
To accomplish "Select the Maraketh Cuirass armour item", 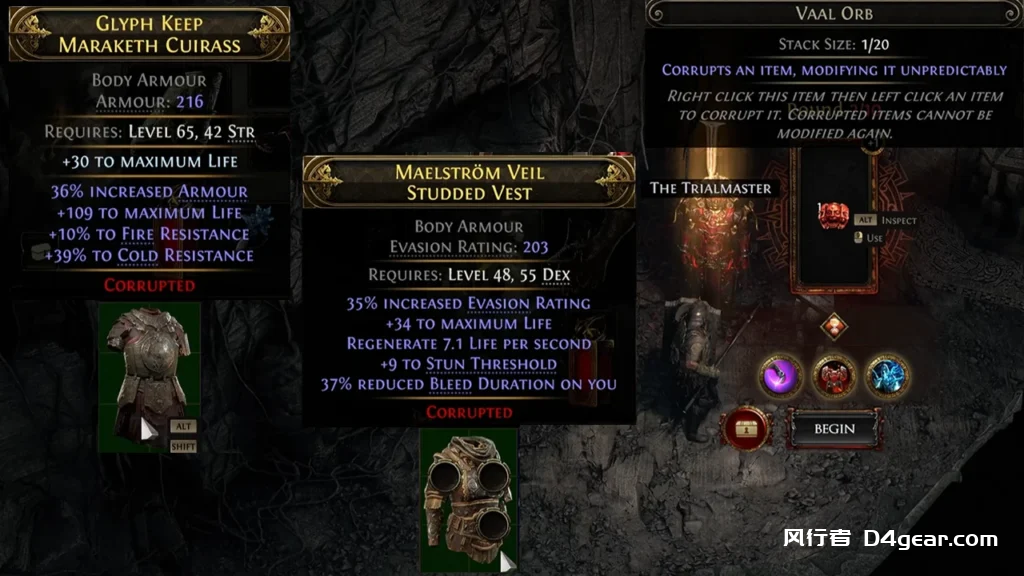I will click(x=149, y=377).
